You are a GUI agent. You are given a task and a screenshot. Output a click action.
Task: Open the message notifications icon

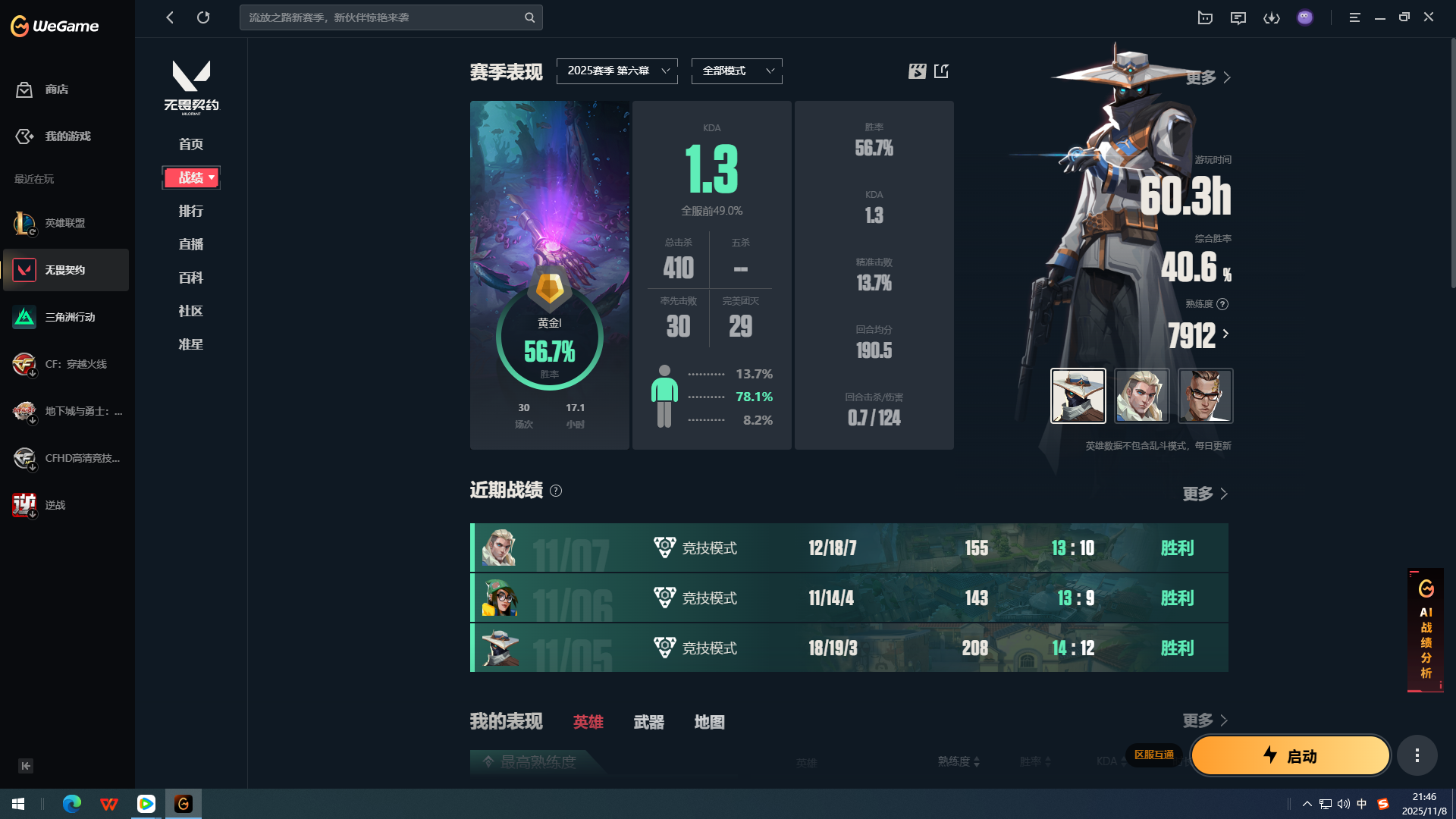click(x=1238, y=17)
